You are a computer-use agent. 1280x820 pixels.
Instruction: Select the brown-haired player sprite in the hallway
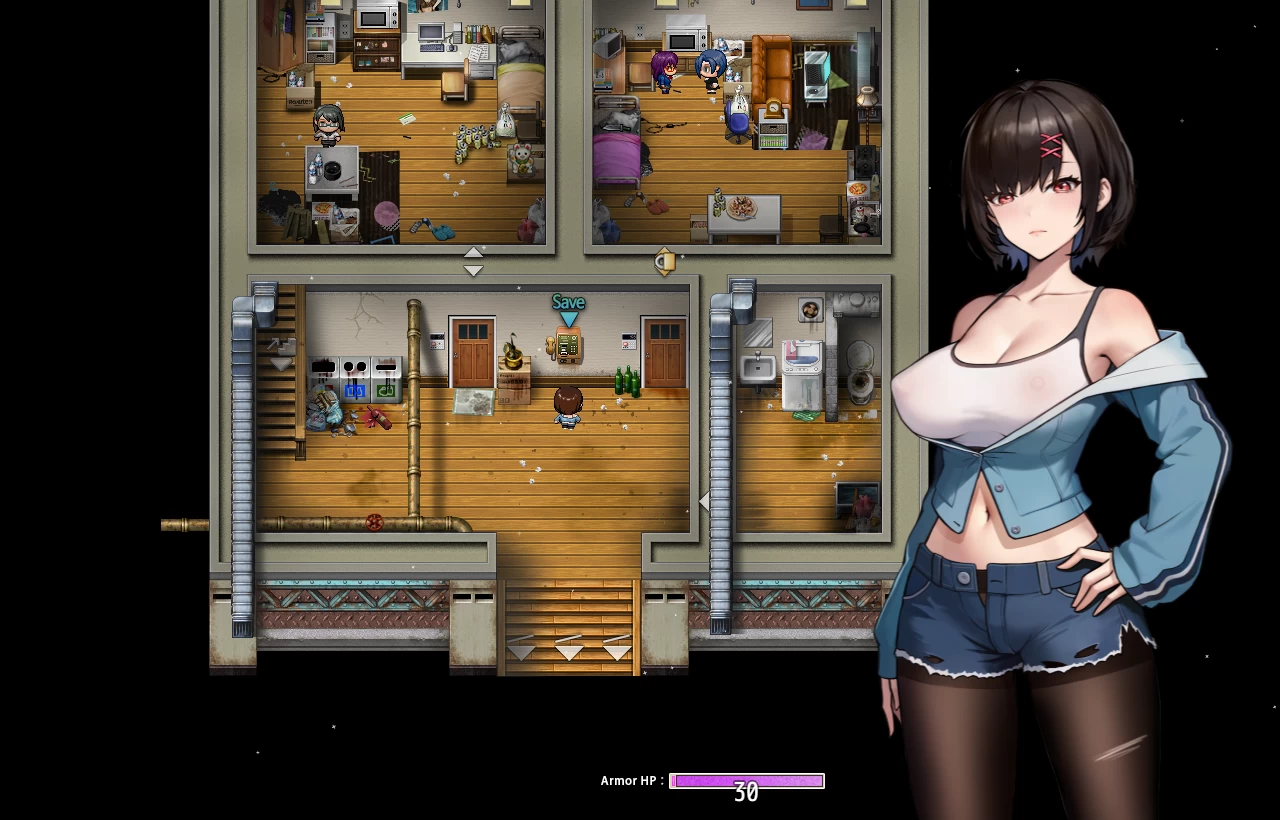click(568, 408)
